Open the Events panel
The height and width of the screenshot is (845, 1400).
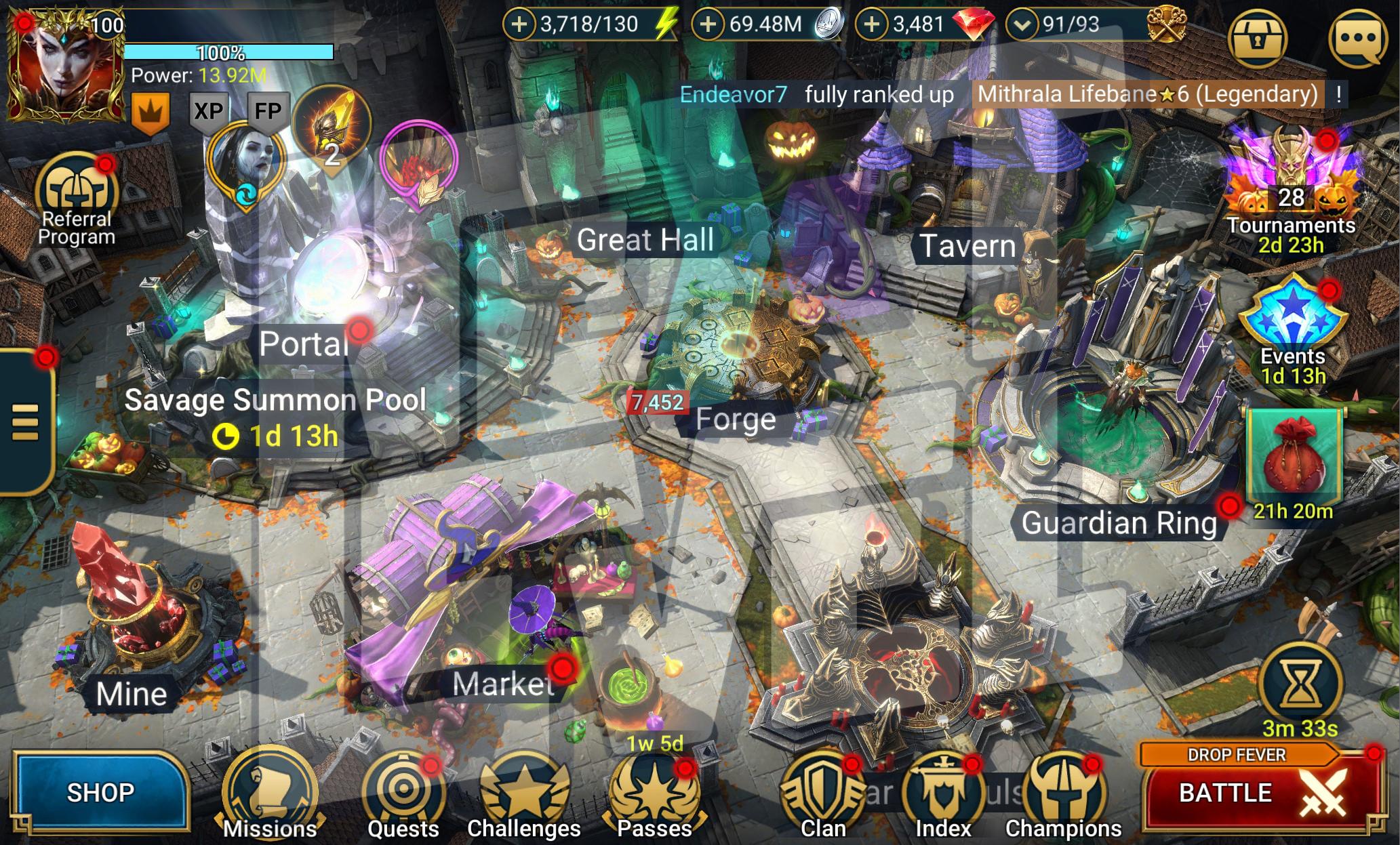(1292, 325)
